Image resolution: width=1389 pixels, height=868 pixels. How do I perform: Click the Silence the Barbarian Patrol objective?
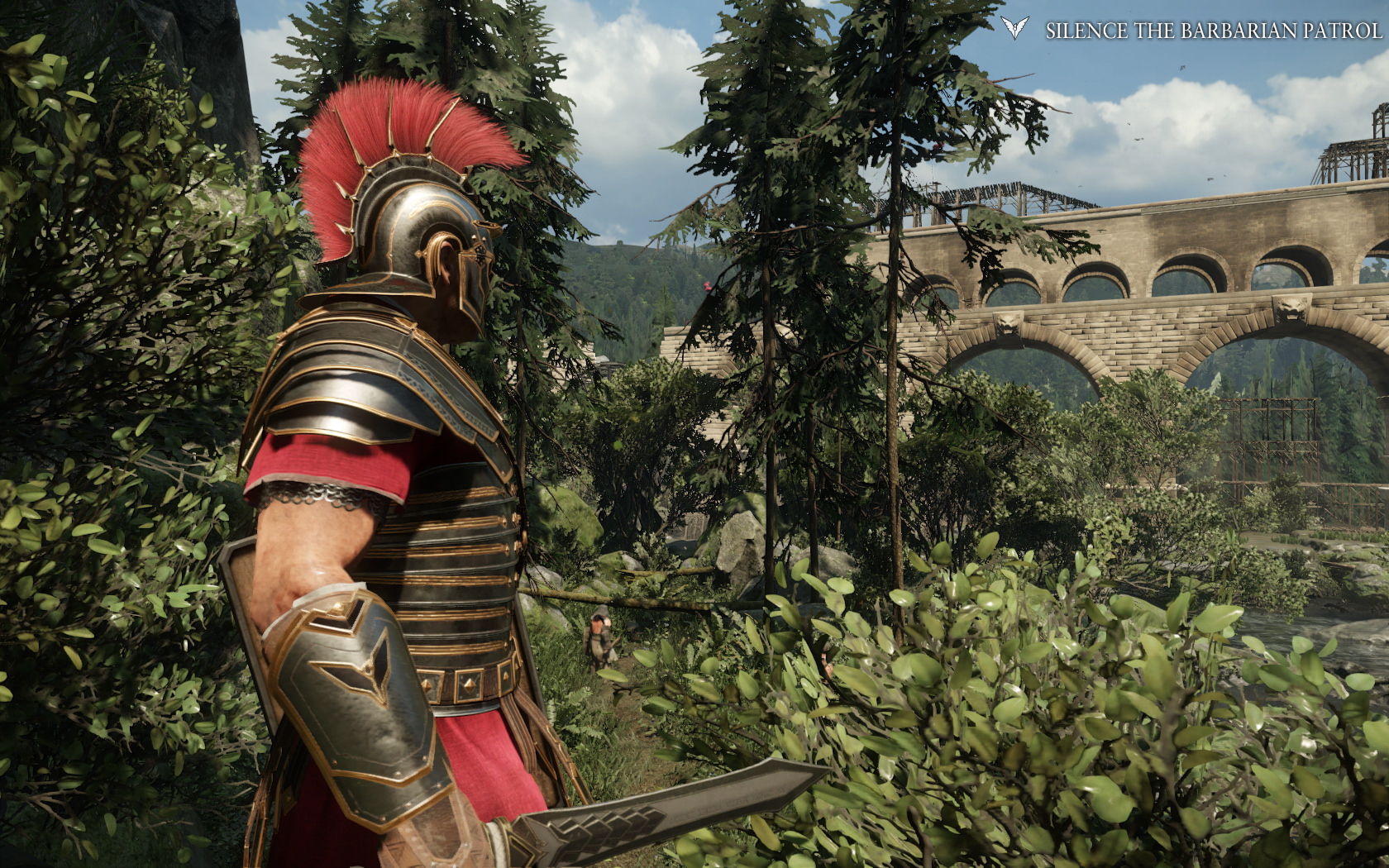click(1213, 31)
